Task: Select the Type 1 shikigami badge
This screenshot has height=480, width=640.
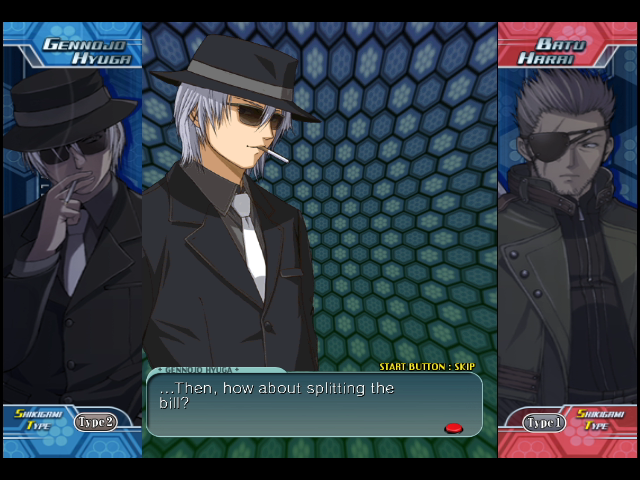Action: [x=545, y=423]
